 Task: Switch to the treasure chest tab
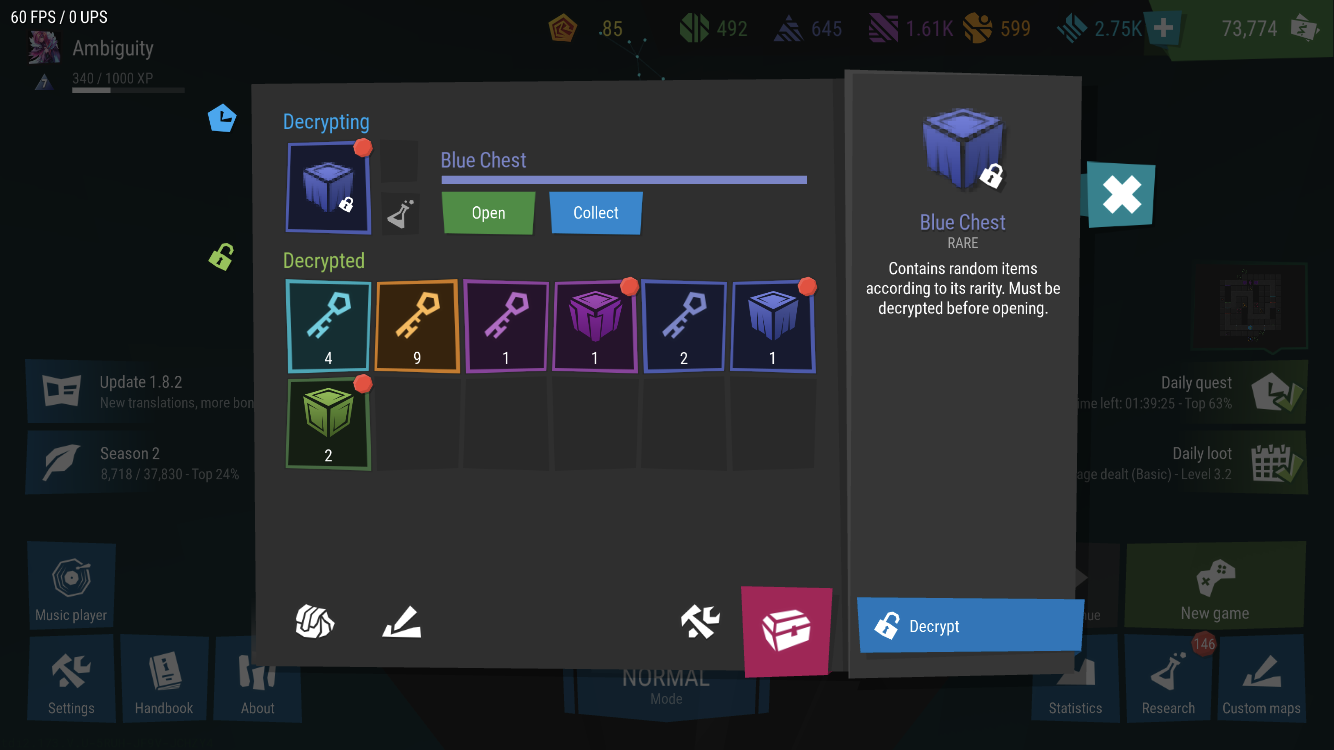(786, 630)
